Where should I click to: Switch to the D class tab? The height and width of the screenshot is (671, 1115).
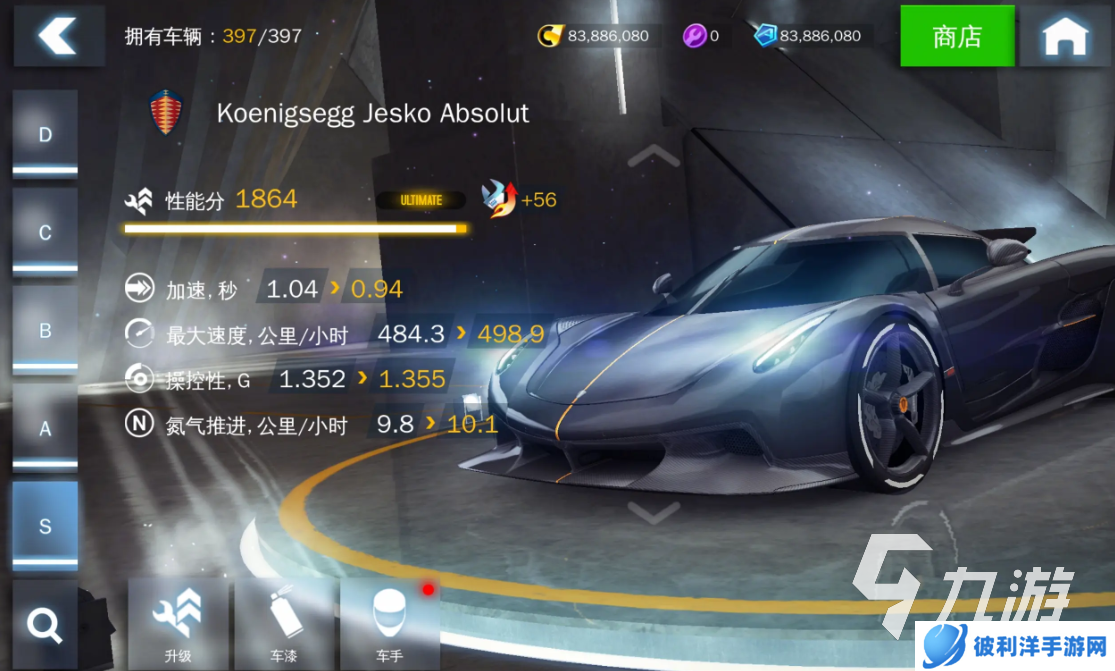[45, 135]
